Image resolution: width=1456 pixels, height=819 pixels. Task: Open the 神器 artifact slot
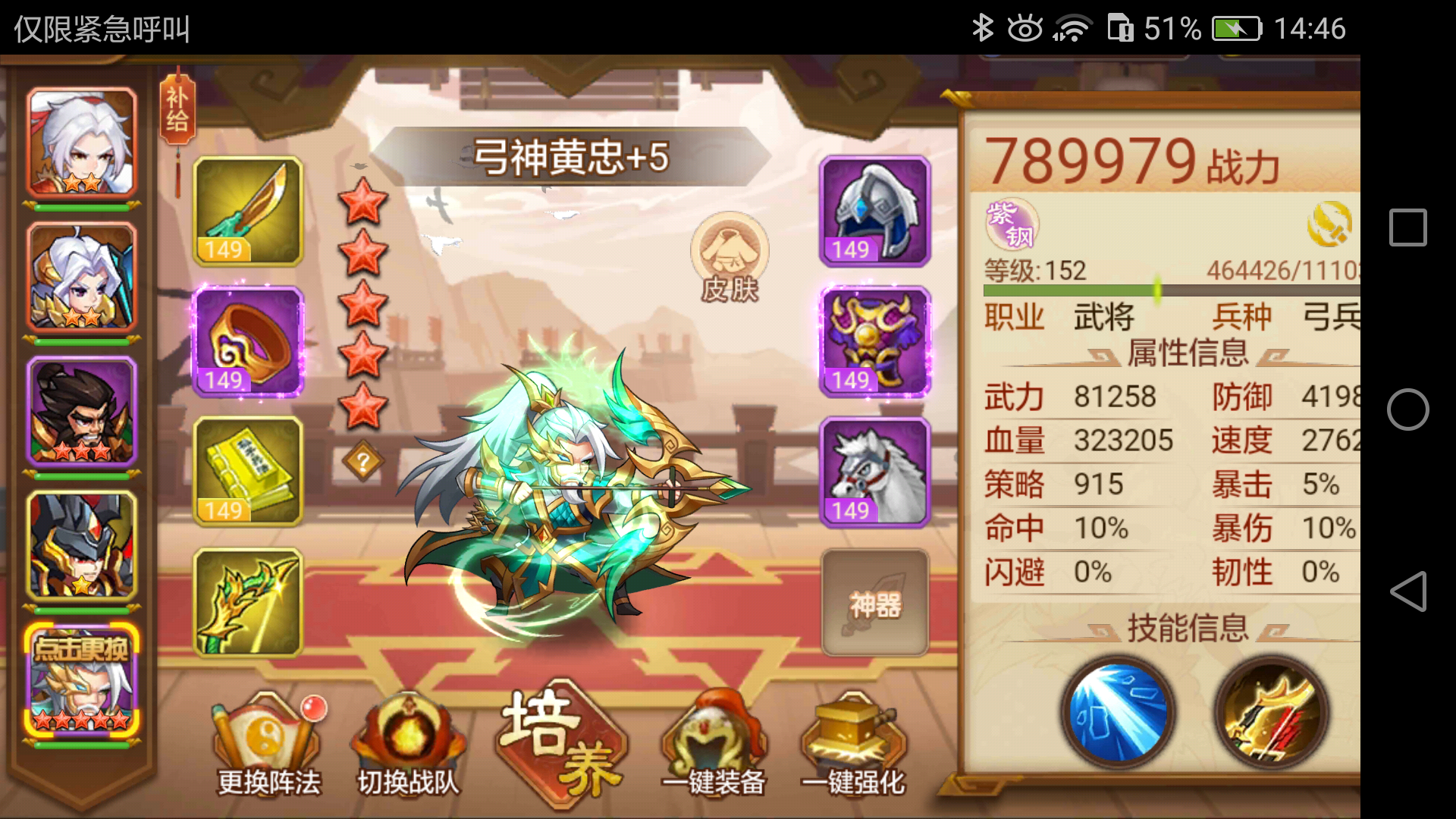point(874,603)
